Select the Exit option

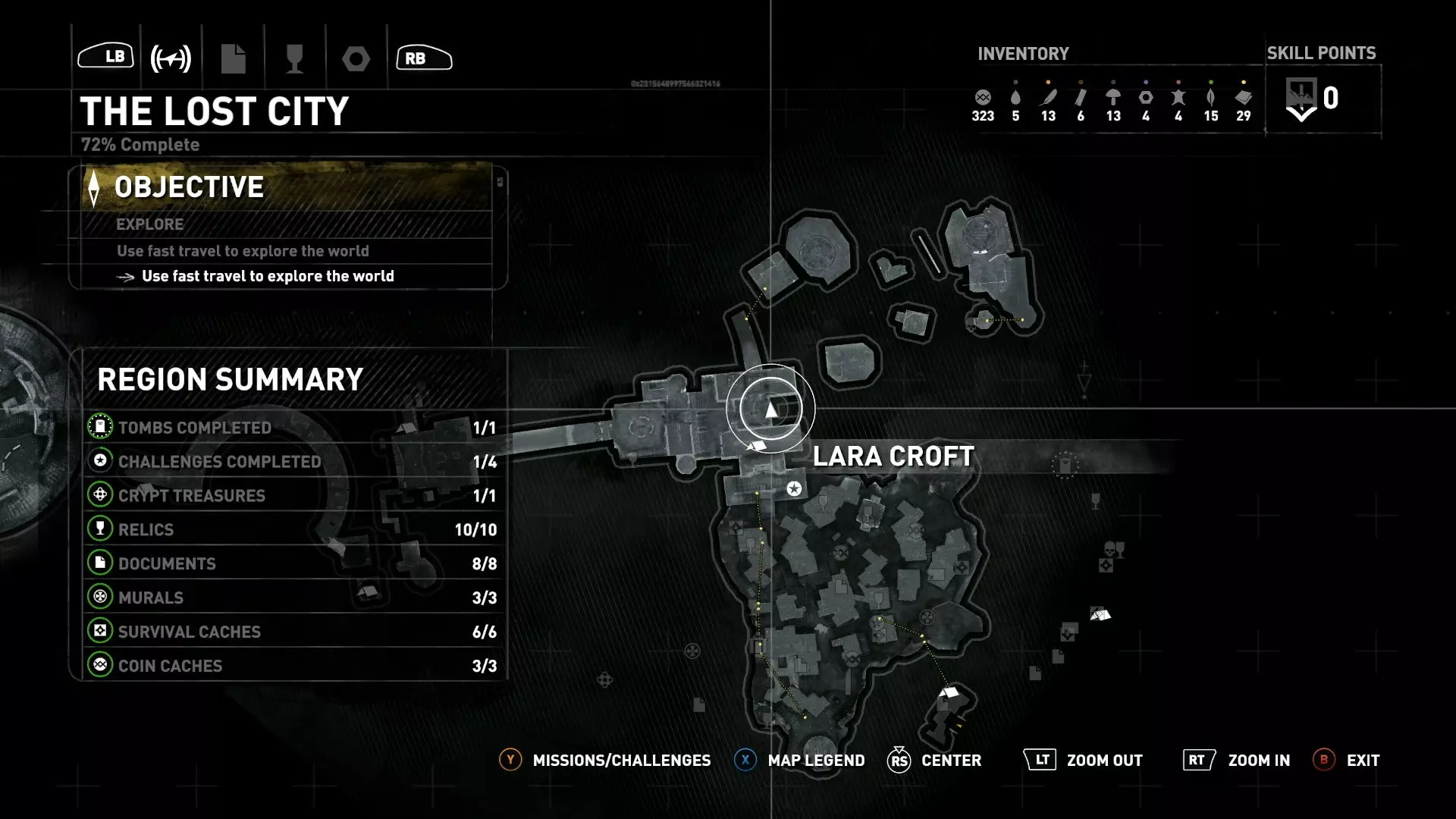coord(1347,760)
